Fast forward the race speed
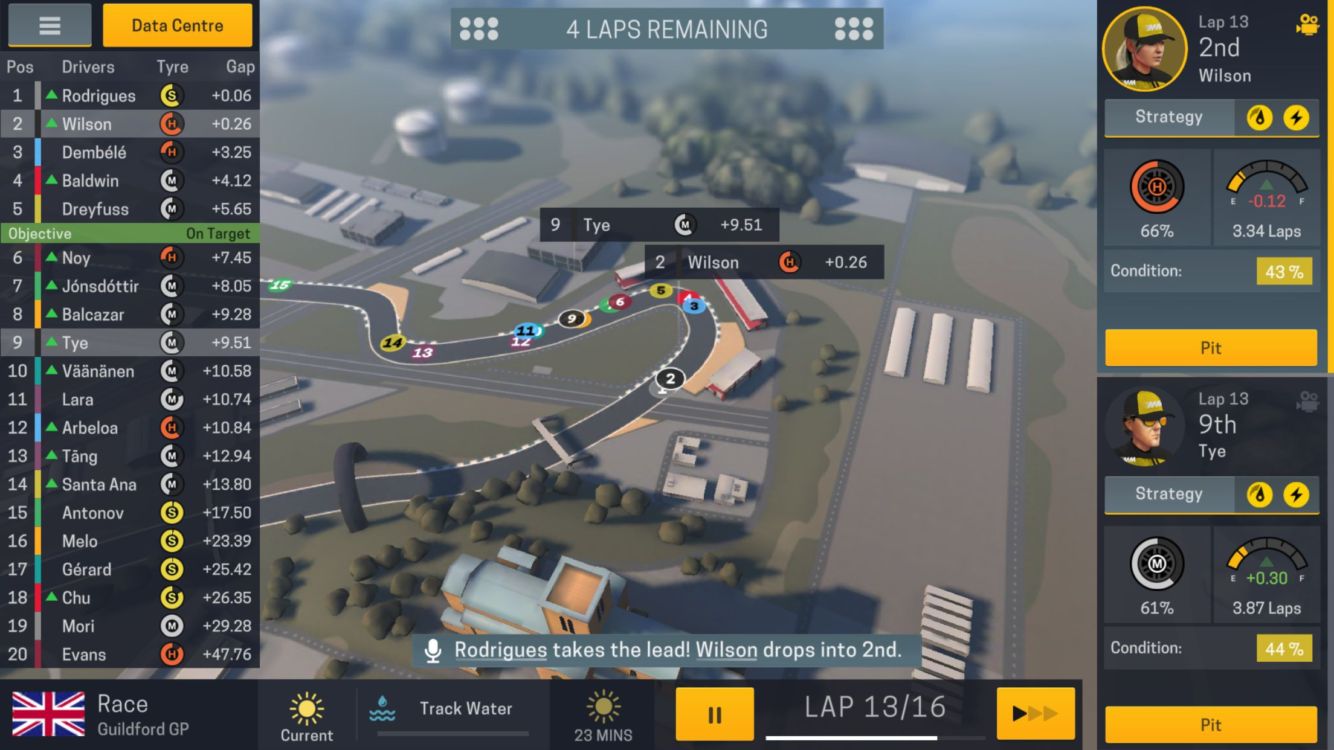 click(1035, 714)
